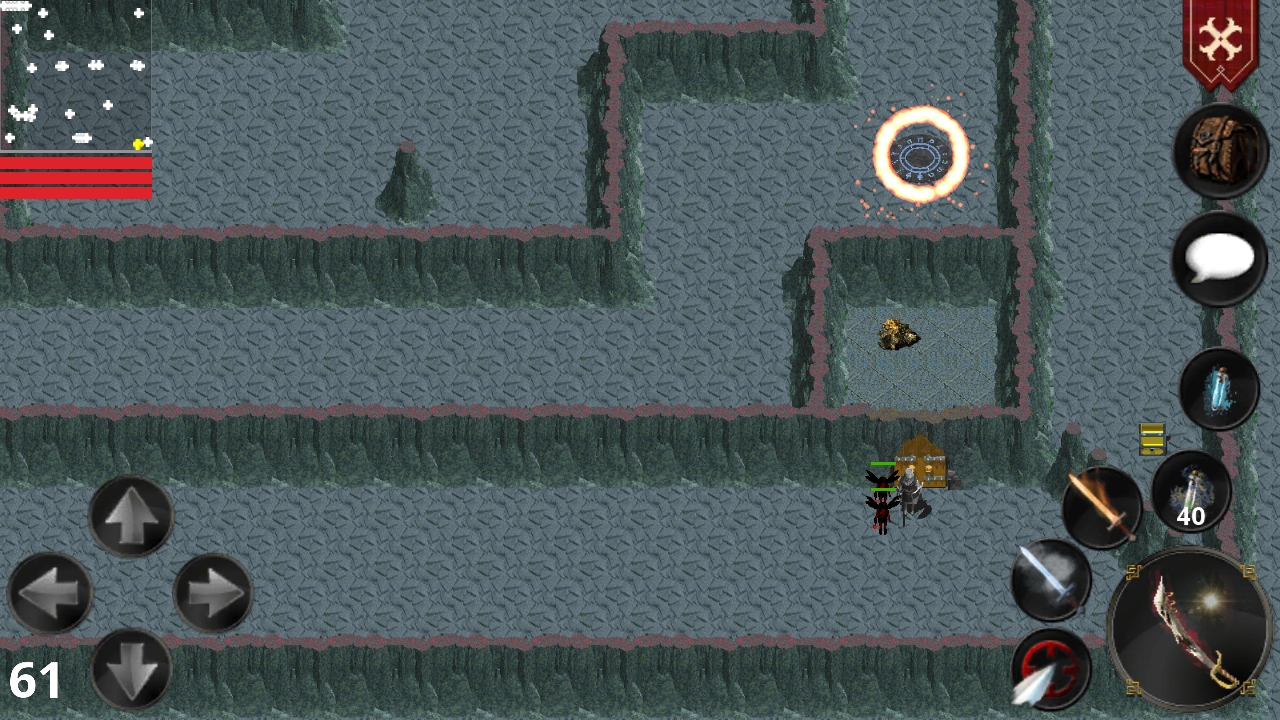Open the chat speech bubble icon

pyautogui.click(x=1220, y=258)
